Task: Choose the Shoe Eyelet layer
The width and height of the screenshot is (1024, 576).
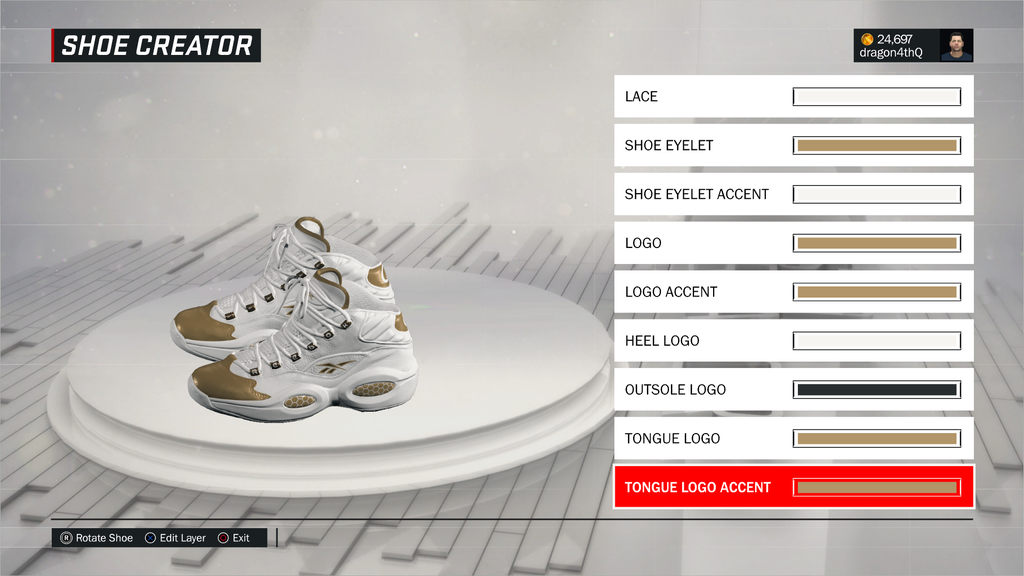Action: [700, 145]
